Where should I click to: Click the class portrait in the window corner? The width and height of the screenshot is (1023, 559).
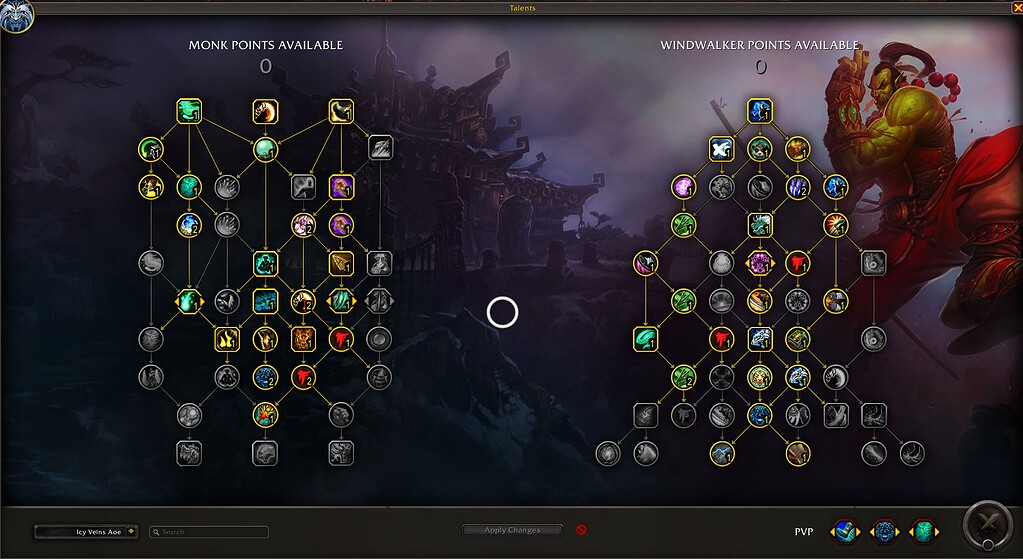(17, 15)
